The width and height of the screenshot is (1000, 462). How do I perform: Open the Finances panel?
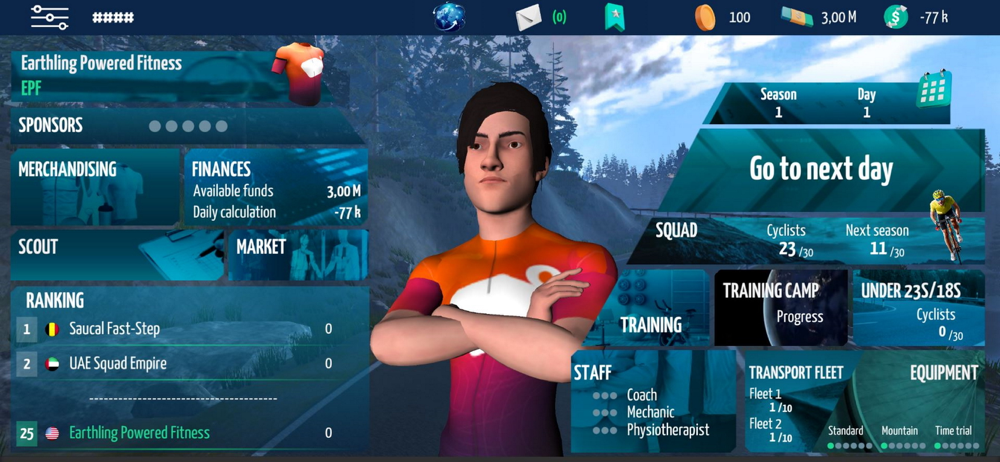point(276,188)
